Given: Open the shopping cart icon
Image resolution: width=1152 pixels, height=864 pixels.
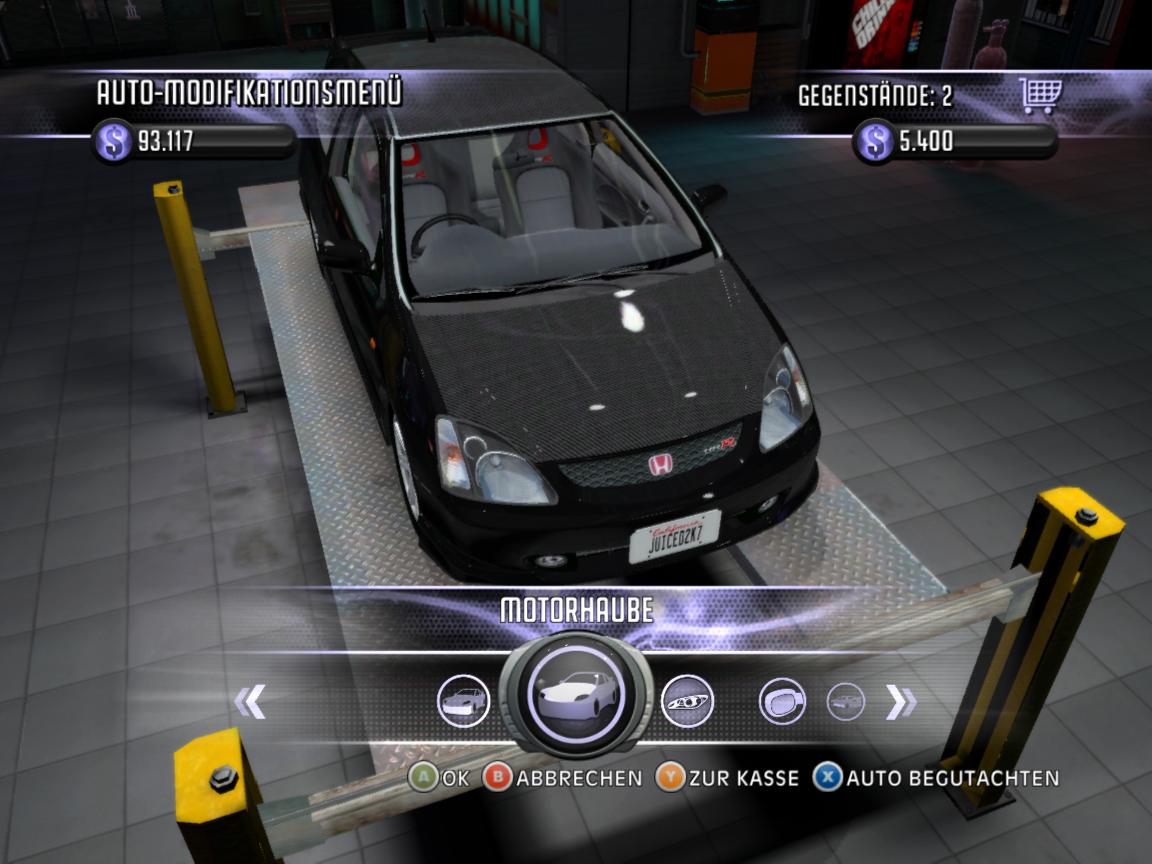Looking at the screenshot, I should click(x=1039, y=96).
